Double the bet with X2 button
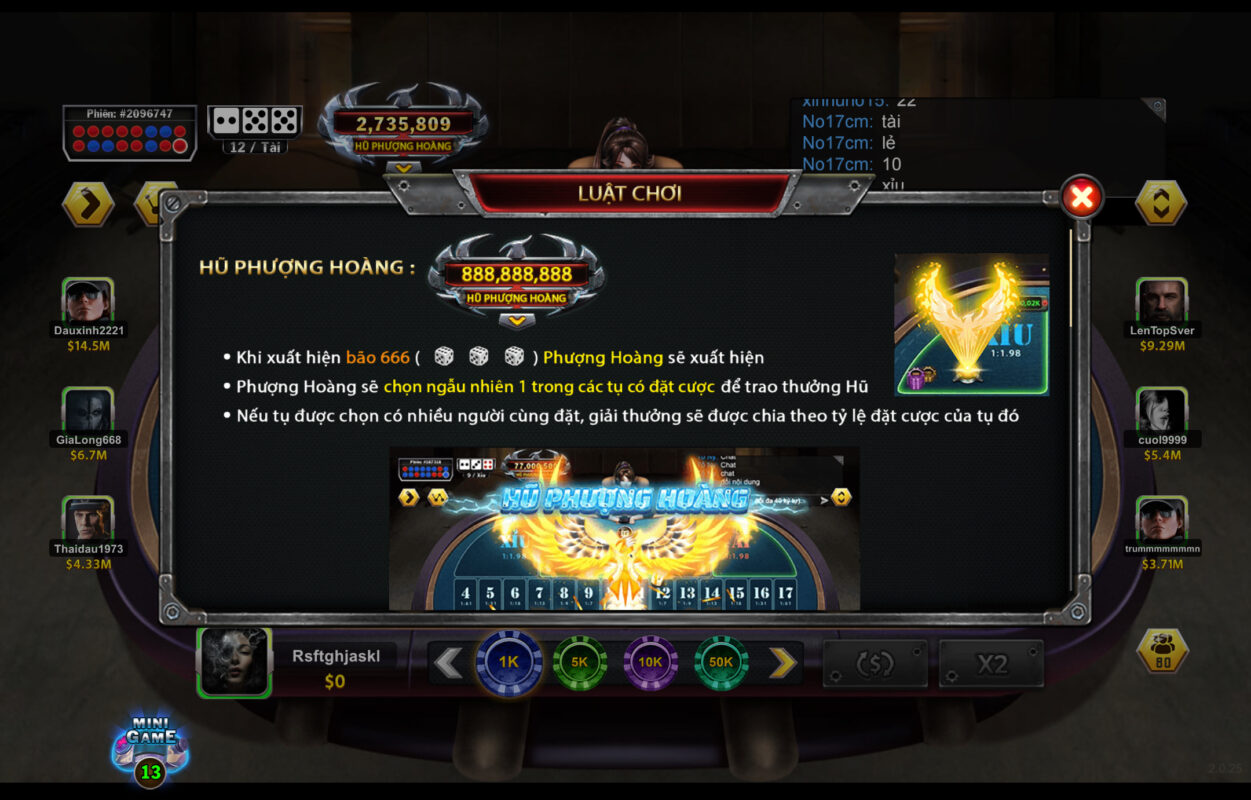The width and height of the screenshot is (1251, 800). (x=991, y=664)
